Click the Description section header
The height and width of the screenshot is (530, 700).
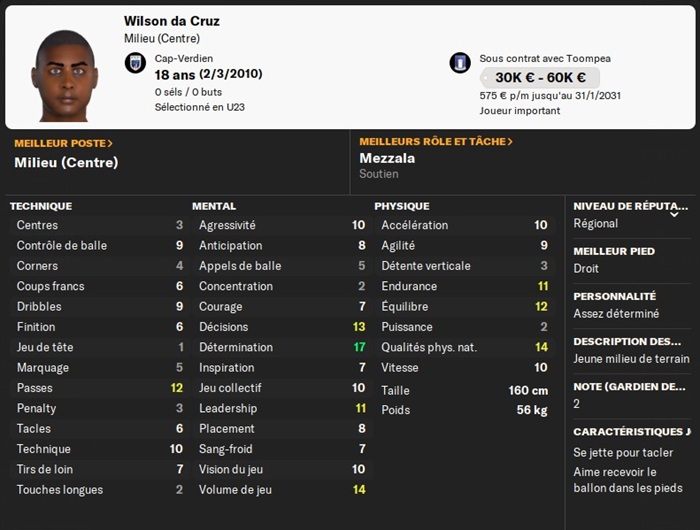[x=628, y=341]
